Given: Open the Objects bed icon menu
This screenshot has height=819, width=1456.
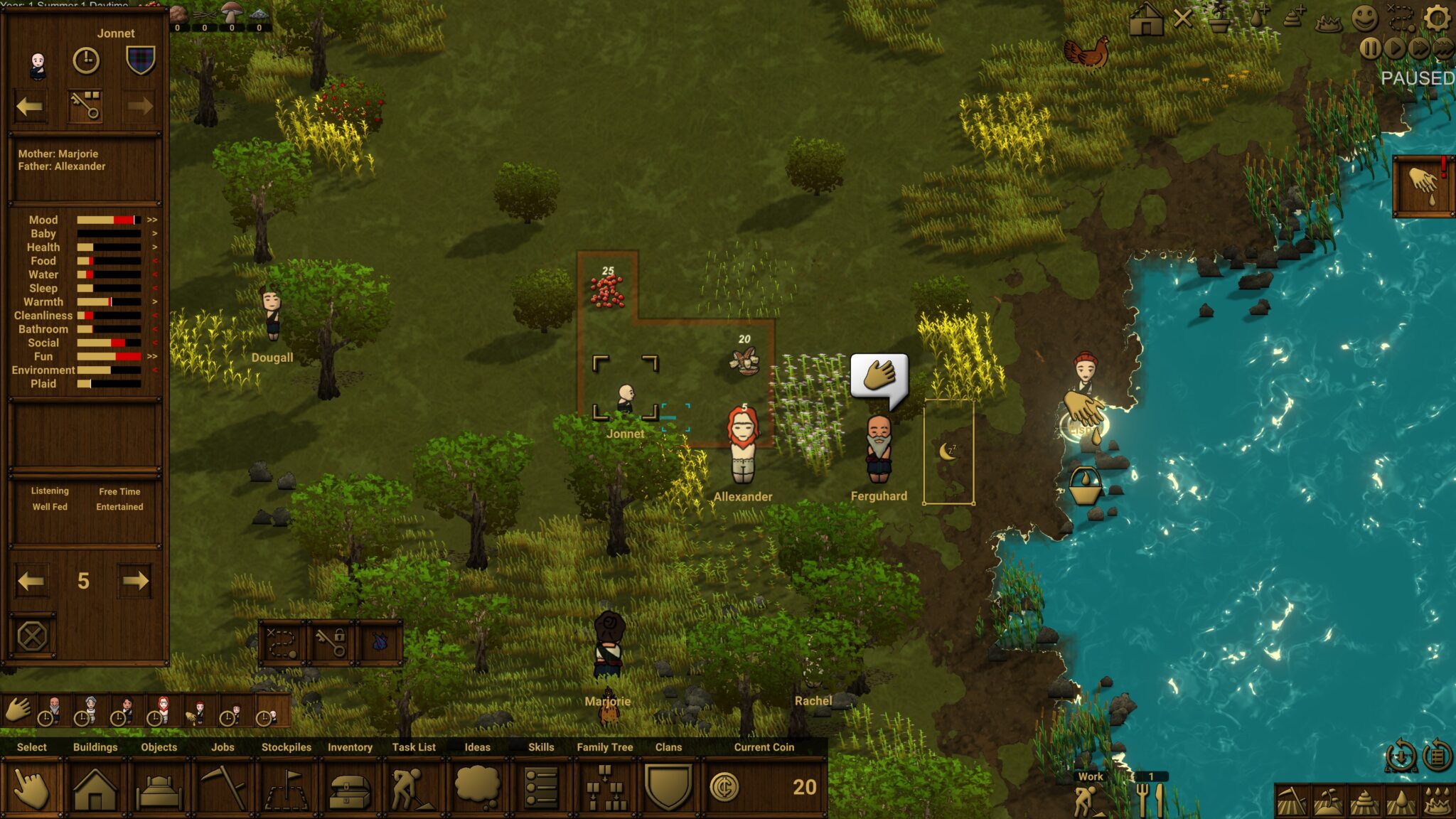Looking at the screenshot, I should click(159, 788).
